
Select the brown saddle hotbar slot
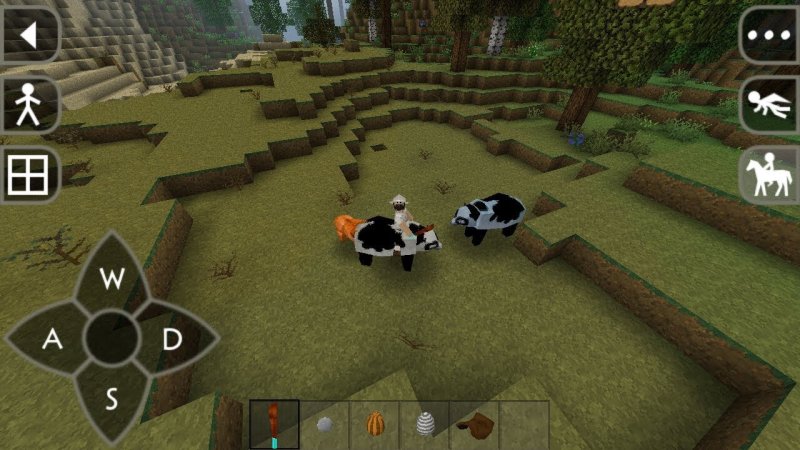pos(474,425)
